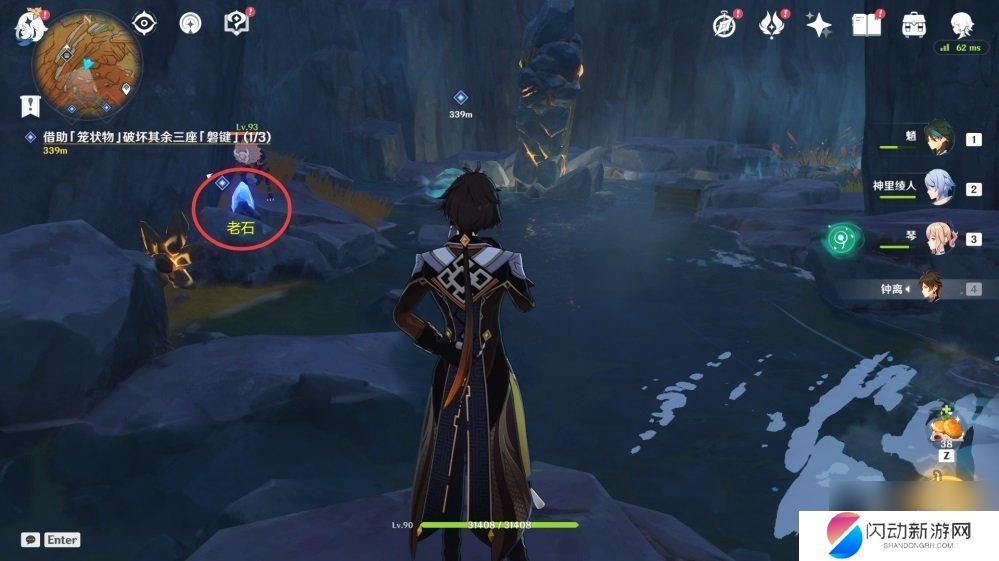
Task: Open the compass events icon
Action: [x=724, y=25]
